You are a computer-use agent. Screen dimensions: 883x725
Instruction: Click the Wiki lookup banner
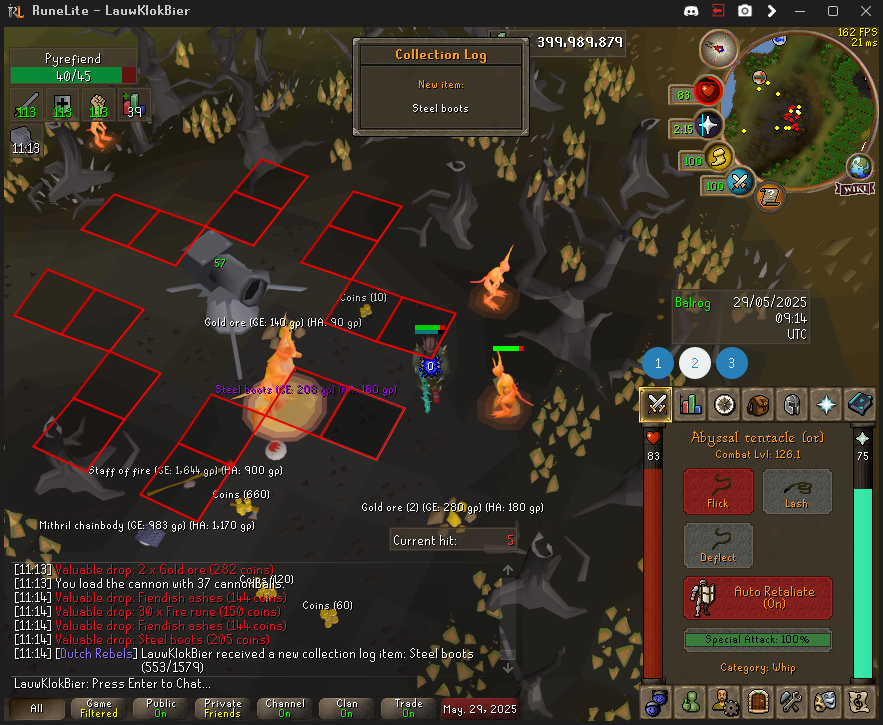(858, 187)
